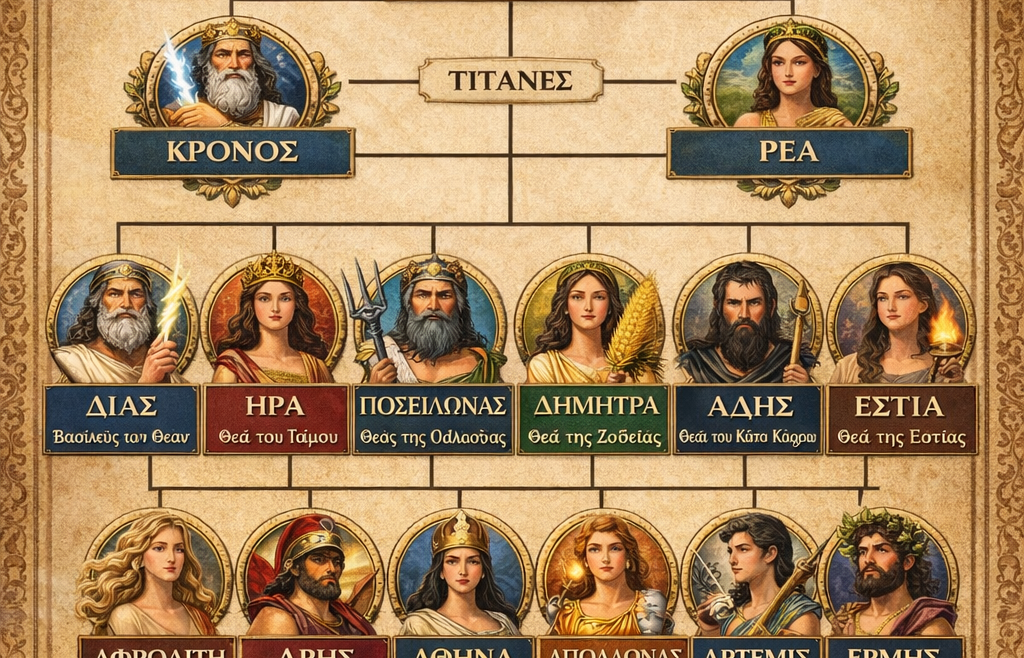Screen dimensions: 1024x658
Task: Choose Demeter's portrait holding wheat
Action: click(590, 320)
